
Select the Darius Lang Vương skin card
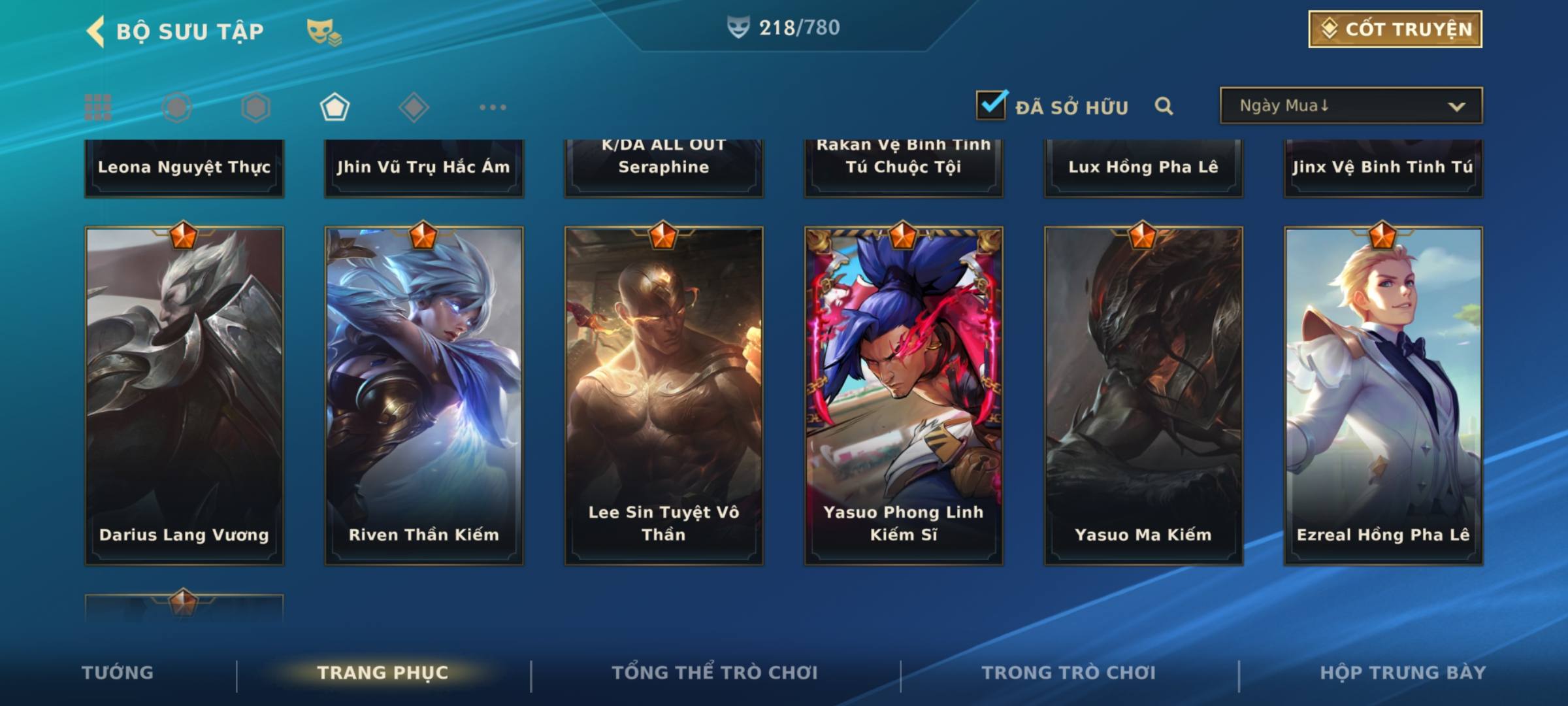[184, 395]
